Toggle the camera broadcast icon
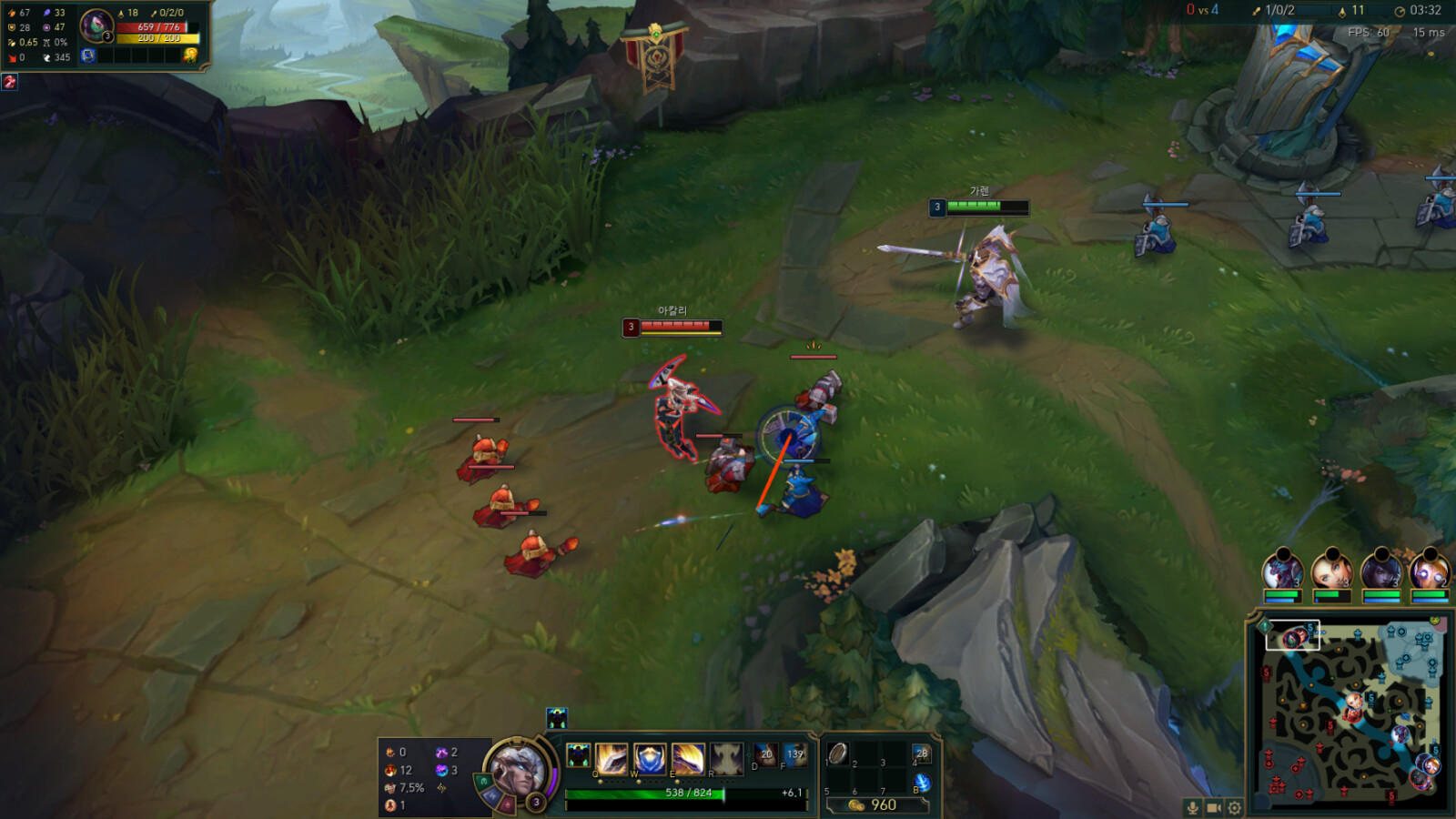The image size is (1456, 819). pyautogui.click(x=1214, y=807)
